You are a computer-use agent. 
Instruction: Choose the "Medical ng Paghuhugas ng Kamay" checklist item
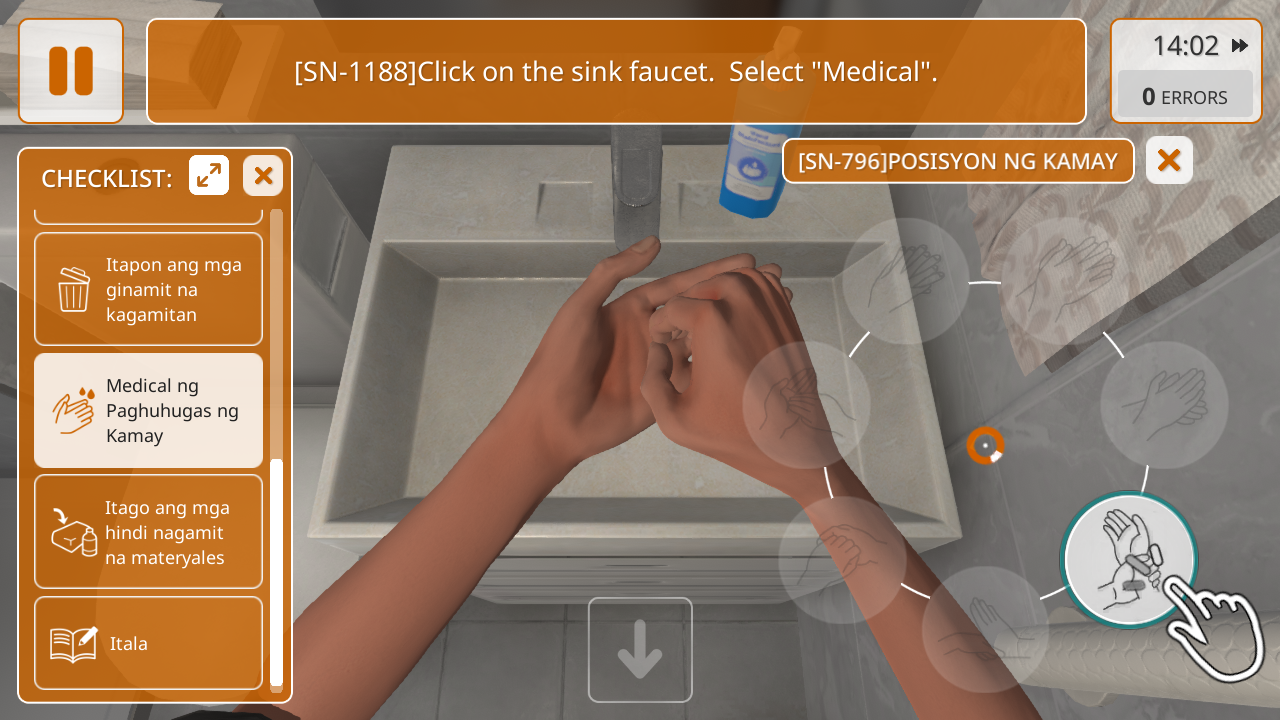[x=148, y=411]
